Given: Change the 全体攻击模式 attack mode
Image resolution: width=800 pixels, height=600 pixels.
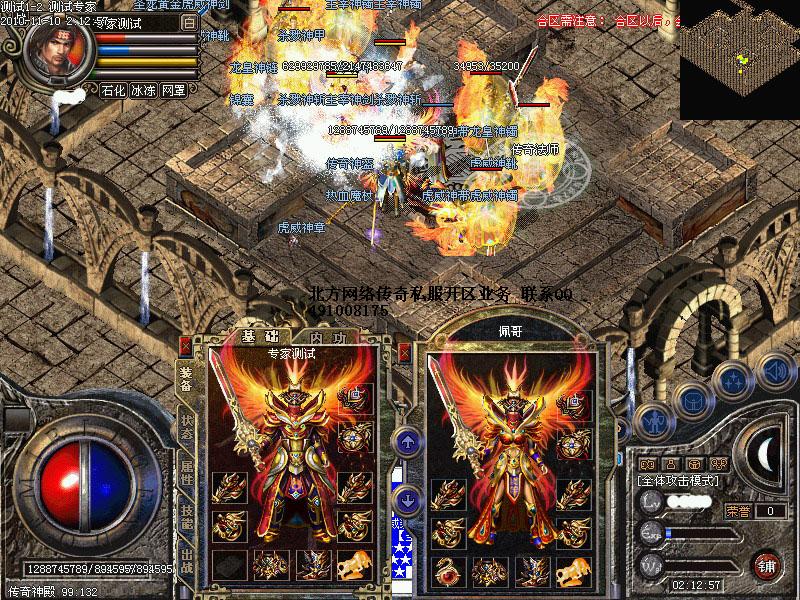Looking at the screenshot, I should pos(679,482).
